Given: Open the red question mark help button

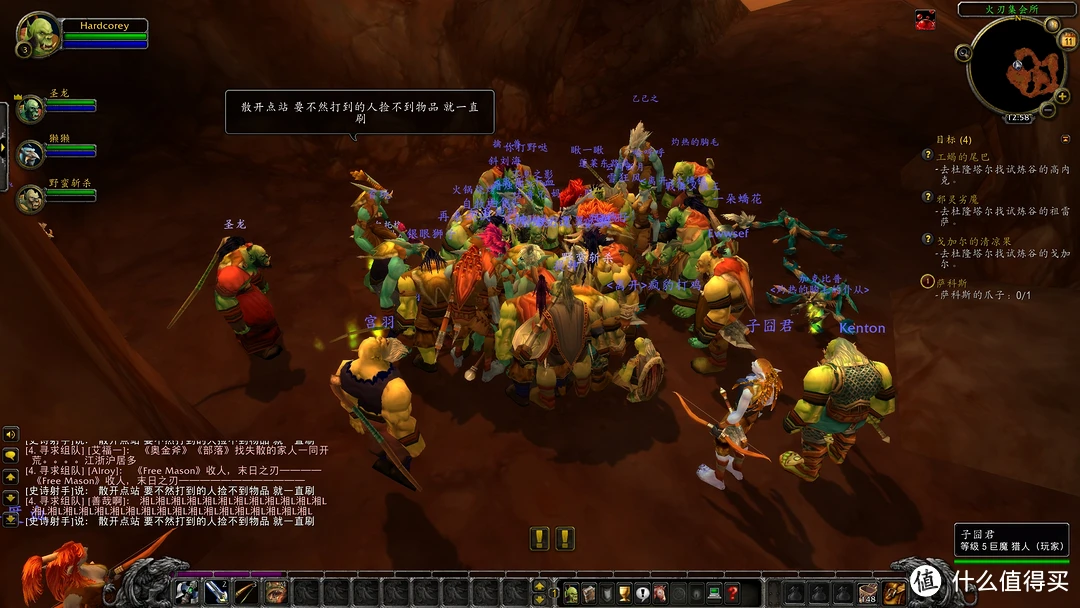Looking at the screenshot, I should point(732,592).
